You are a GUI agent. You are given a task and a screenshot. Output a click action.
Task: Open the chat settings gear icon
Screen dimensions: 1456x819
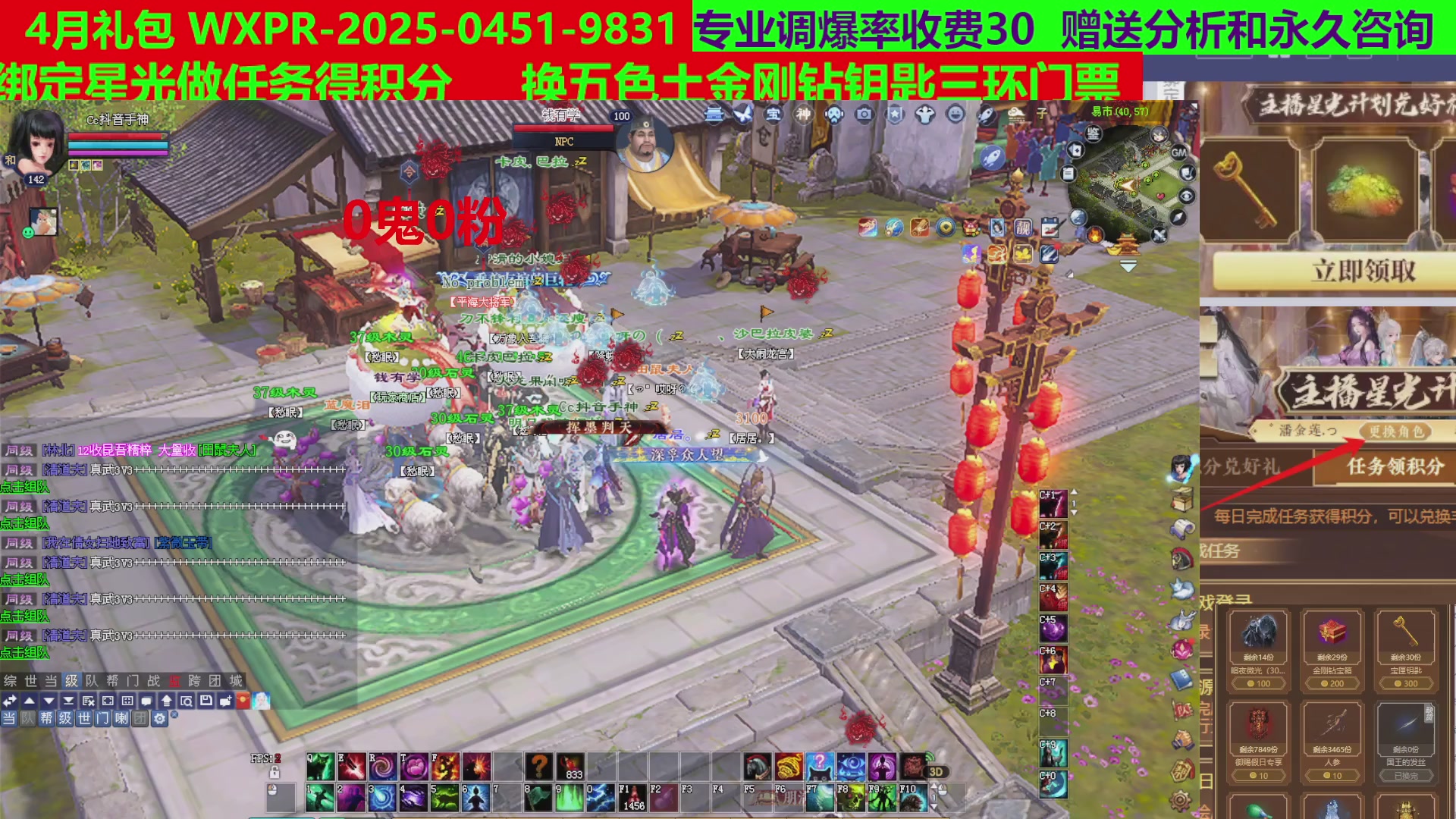[x=159, y=720]
